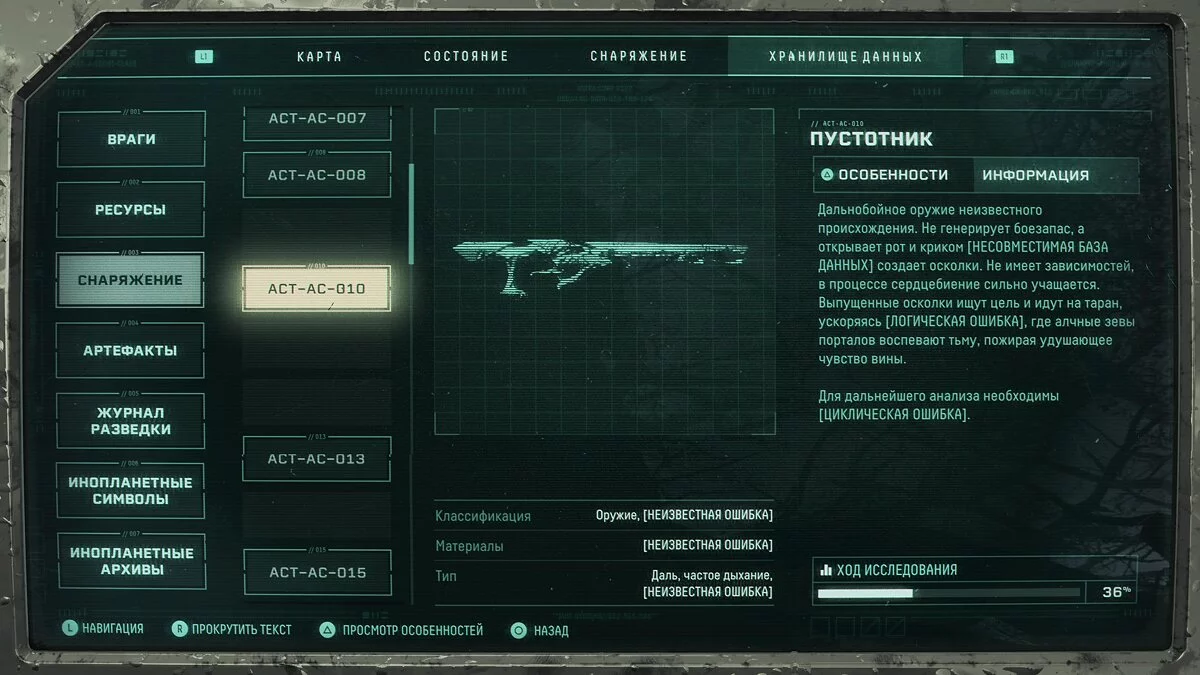1200x675 pixels.
Task: Click the highlighted ACT-AC-010 entry
Action: click(x=317, y=289)
